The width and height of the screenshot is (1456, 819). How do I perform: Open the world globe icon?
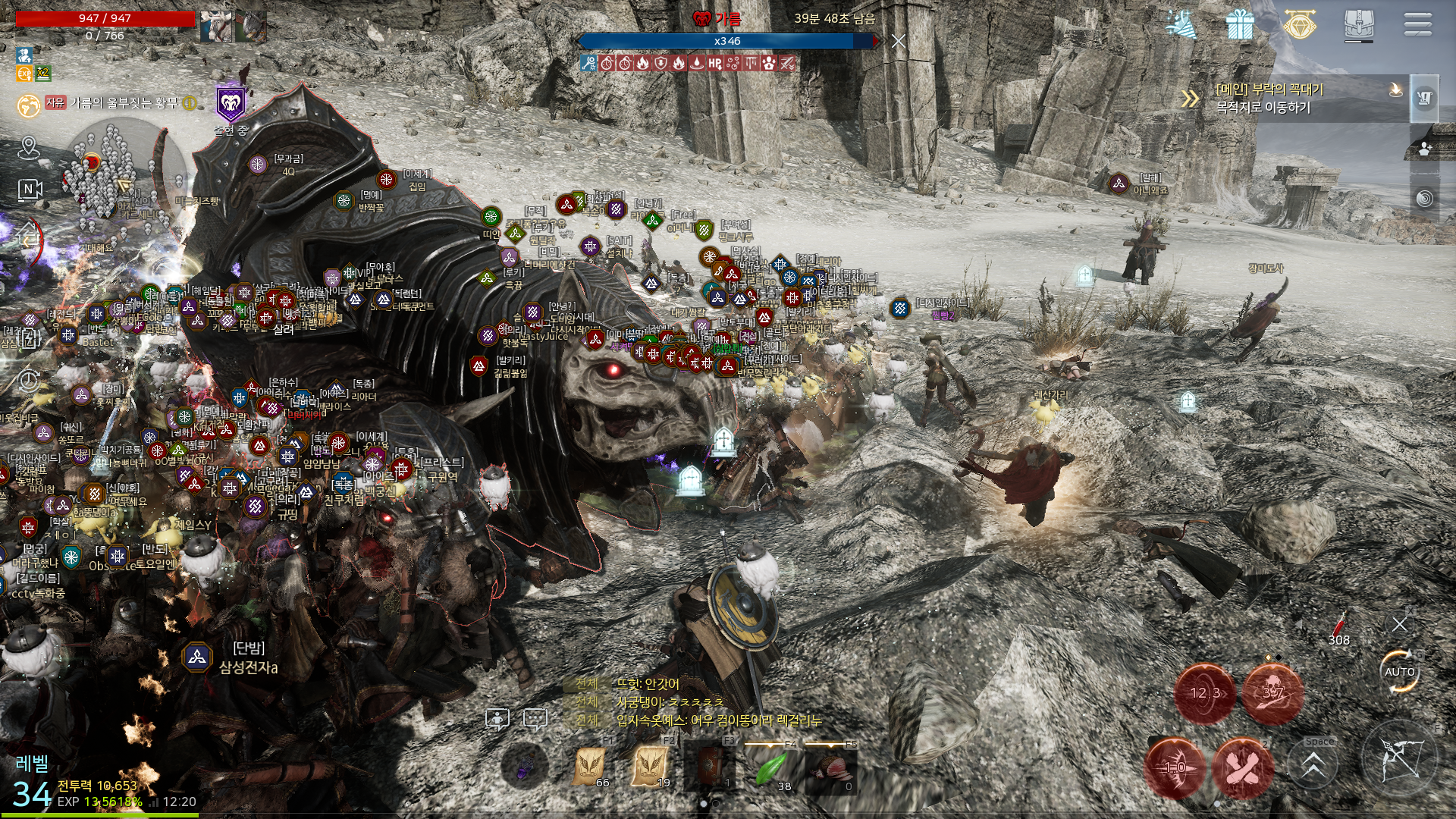pos(29,105)
